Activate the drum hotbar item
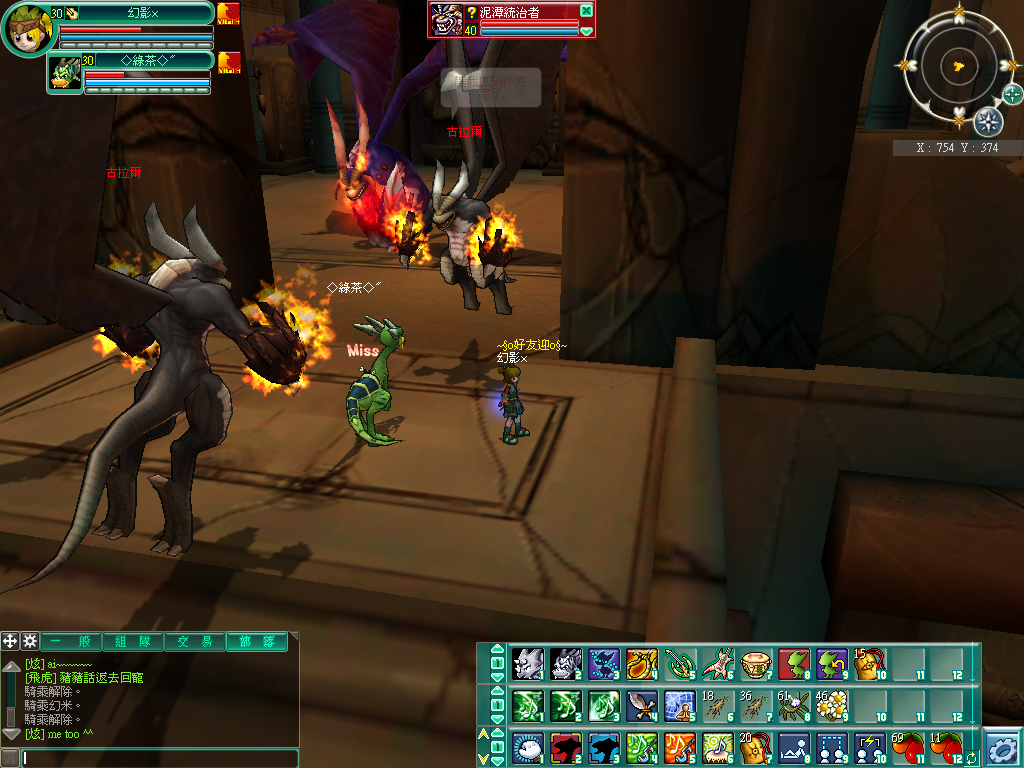1024x768 pixels. (x=754, y=664)
